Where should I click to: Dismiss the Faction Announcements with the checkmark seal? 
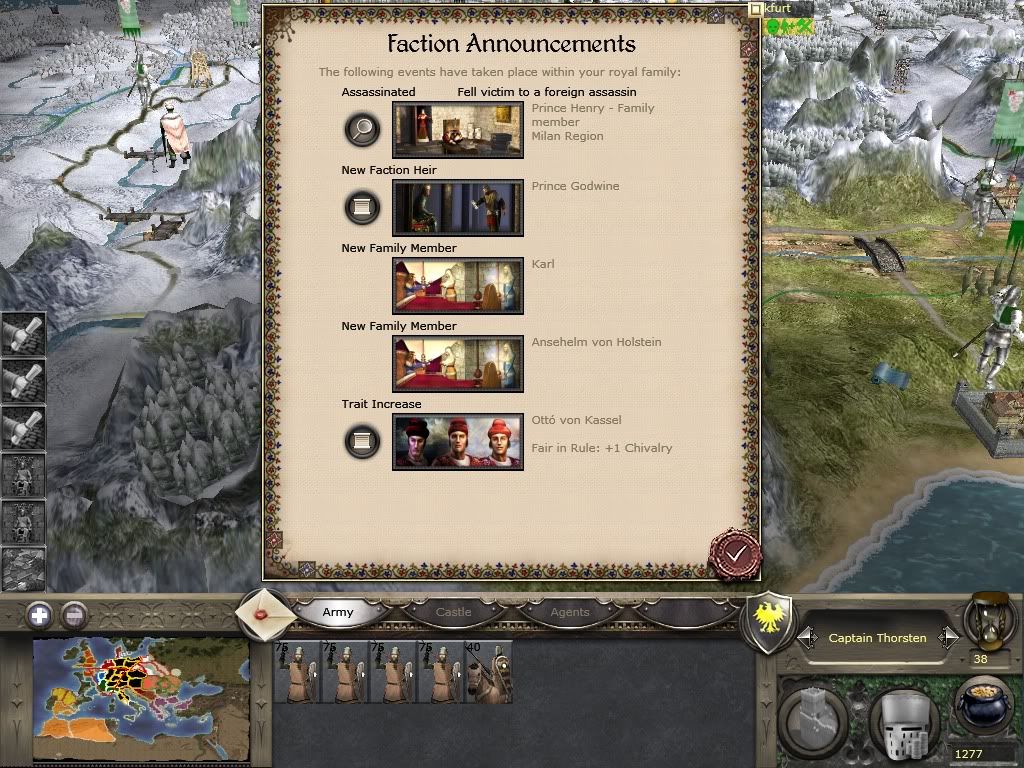(x=735, y=553)
